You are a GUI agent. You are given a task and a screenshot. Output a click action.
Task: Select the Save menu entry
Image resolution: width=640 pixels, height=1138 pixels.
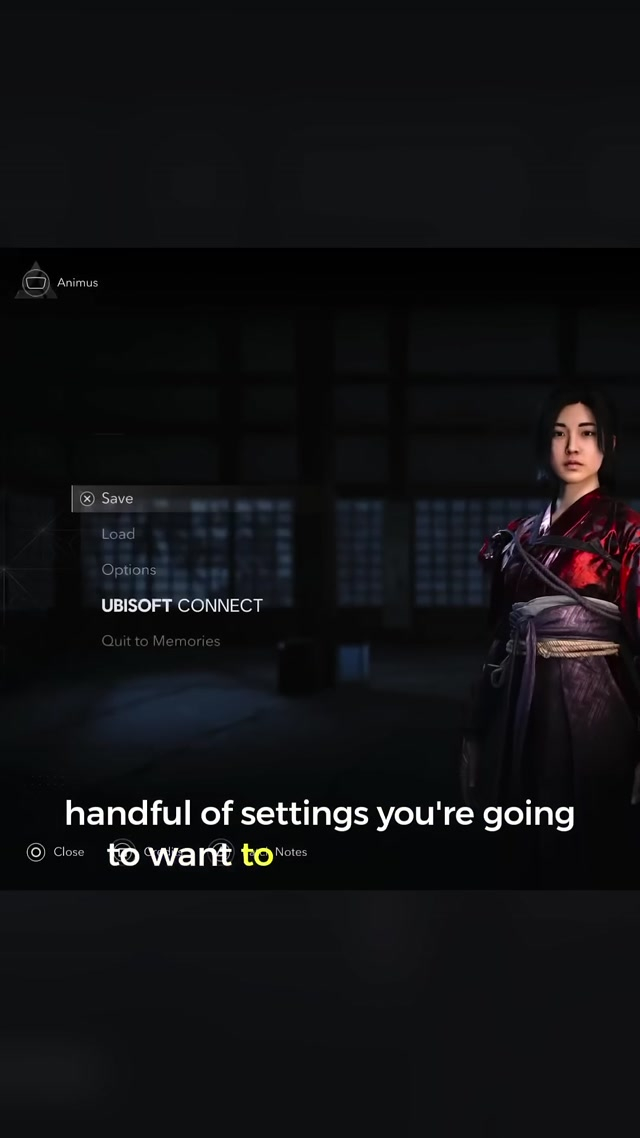tap(117, 498)
